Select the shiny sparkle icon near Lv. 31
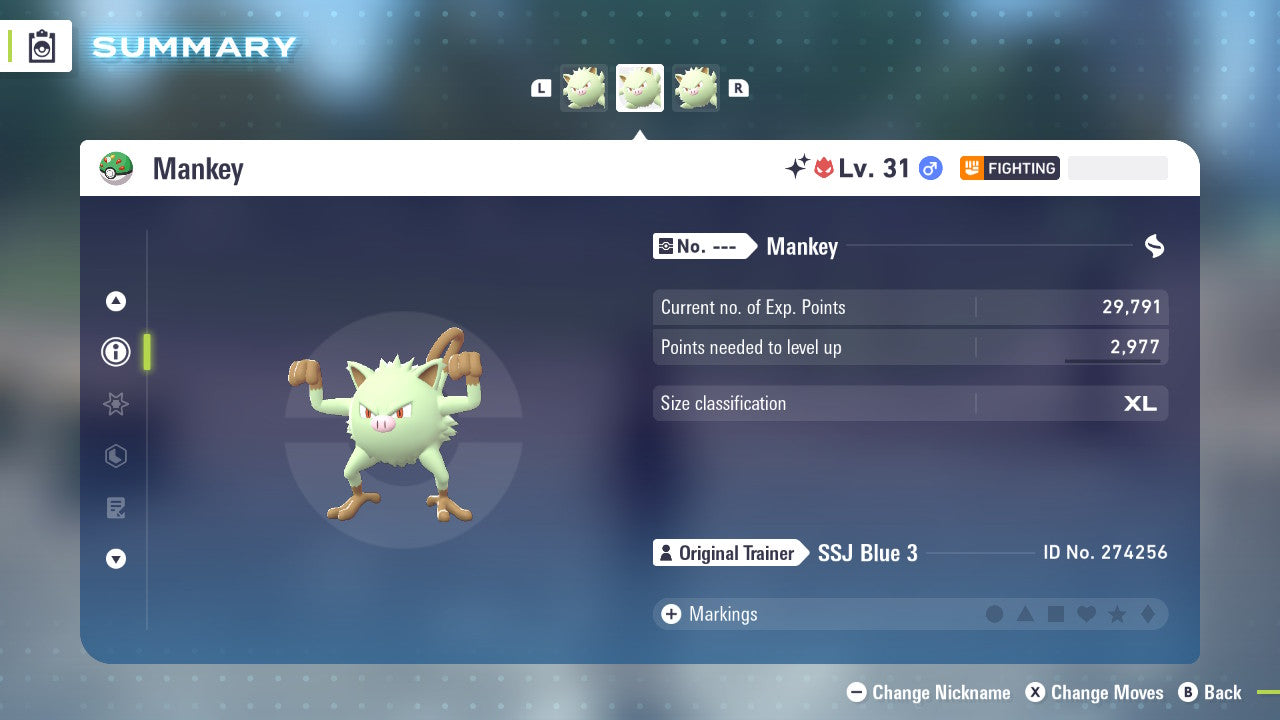 [x=795, y=167]
